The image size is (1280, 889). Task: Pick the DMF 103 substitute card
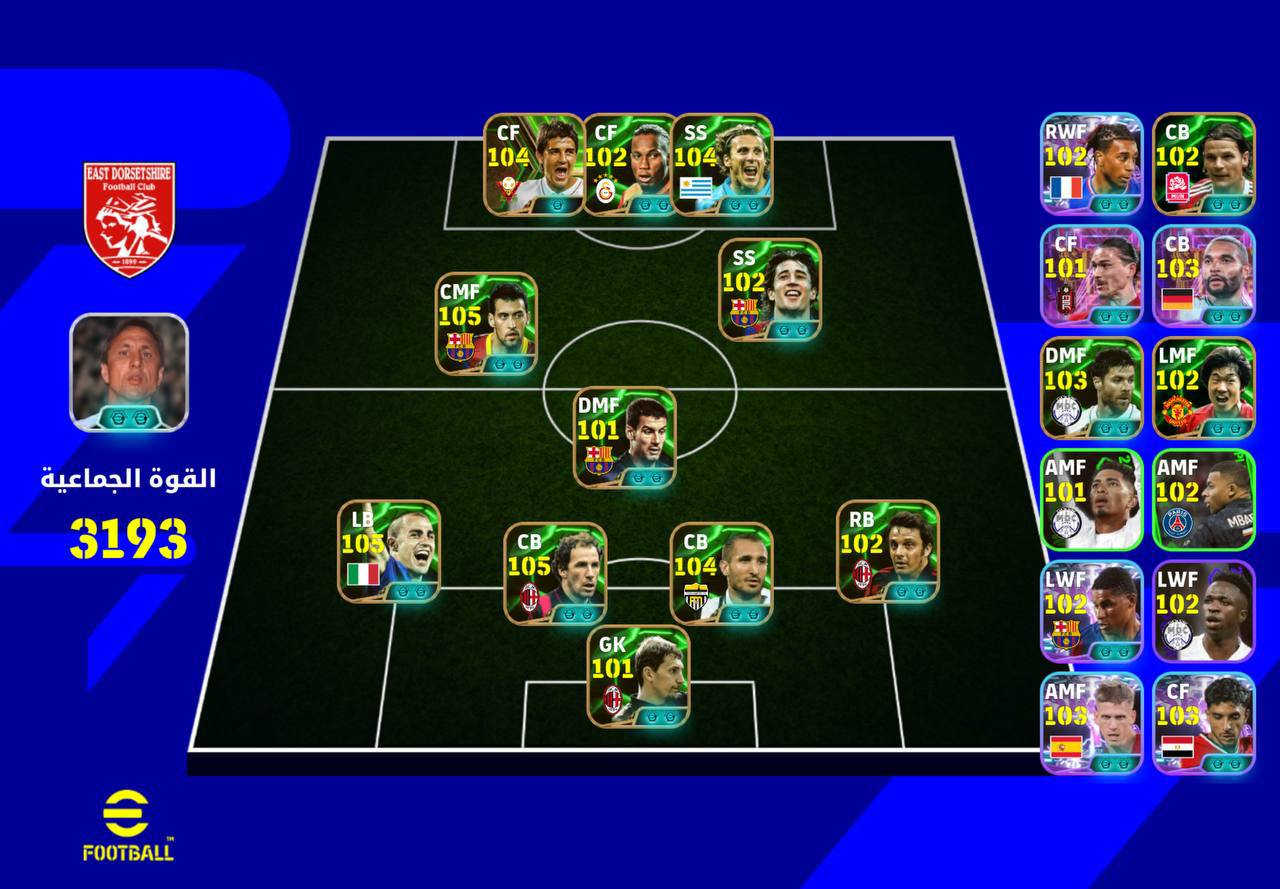(x=1091, y=388)
